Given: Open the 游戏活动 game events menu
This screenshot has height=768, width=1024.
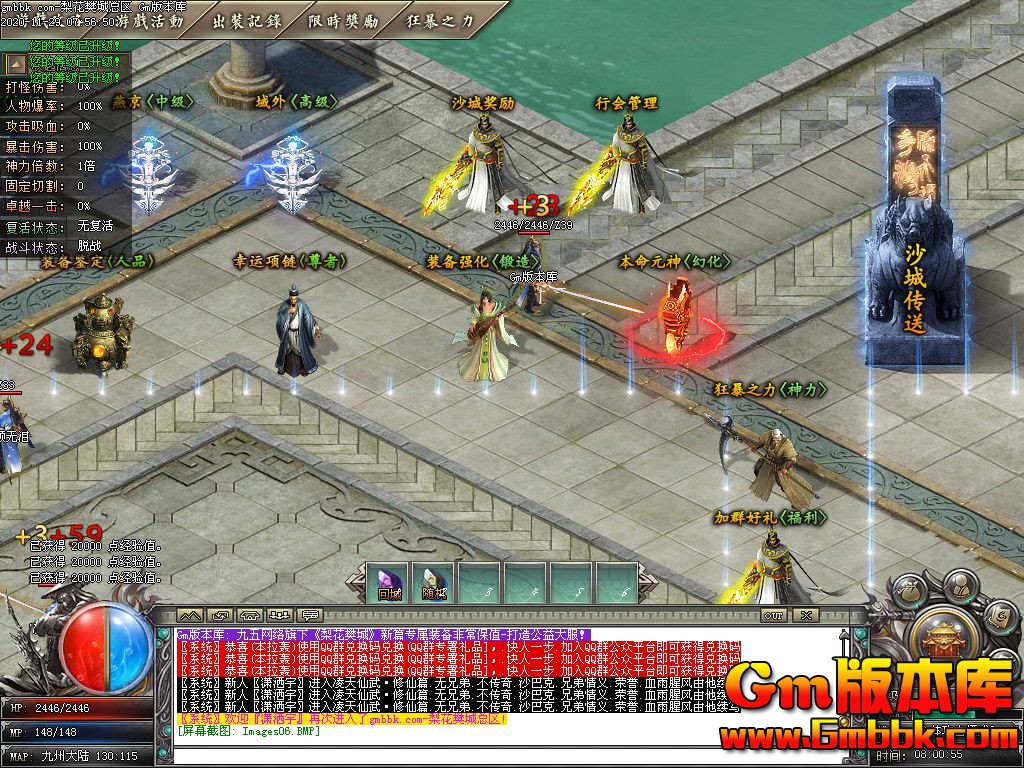Looking at the screenshot, I should (x=150, y=20).
